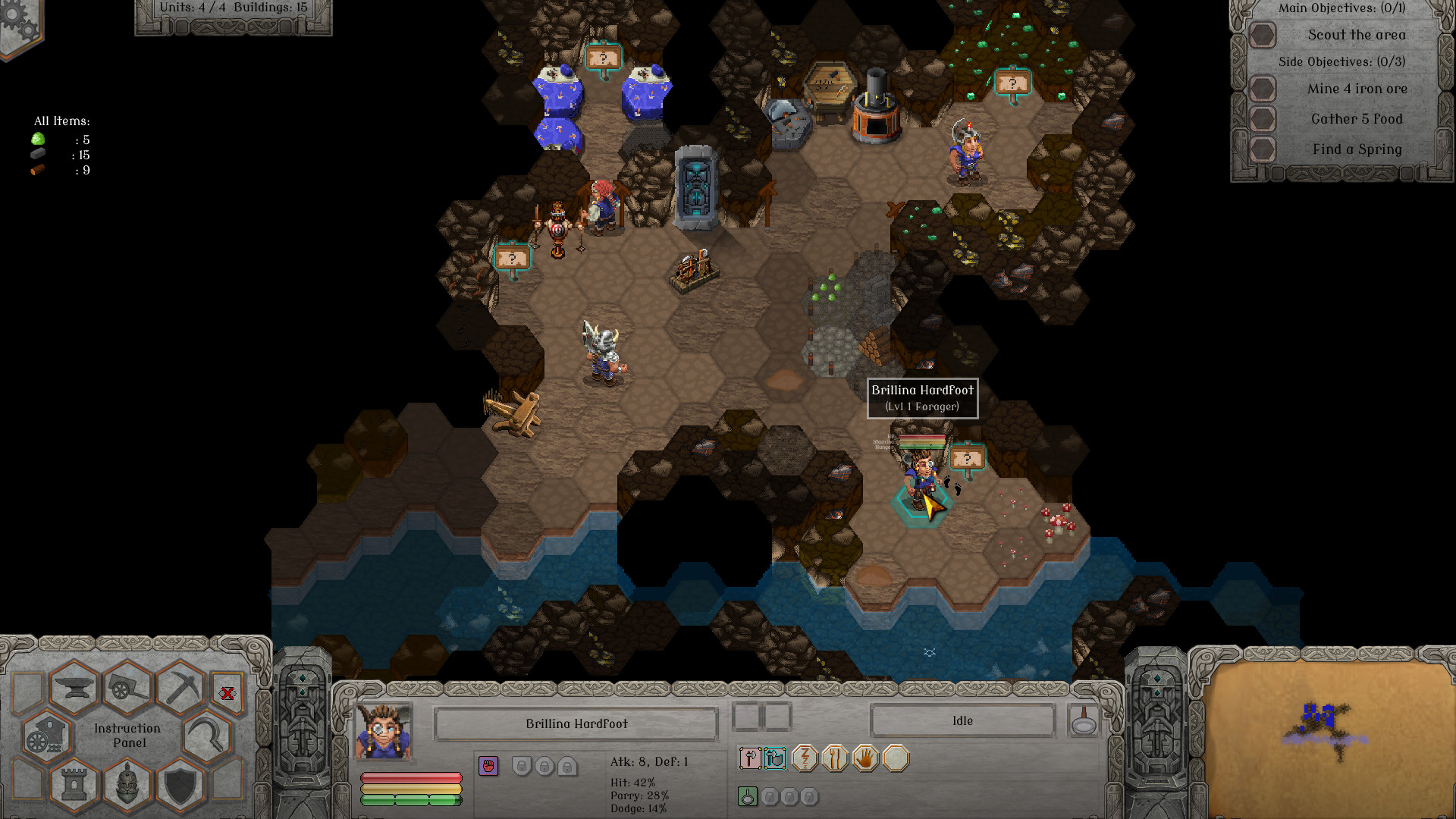Click Brillina's yellow stamina bar
Viewport: 1456px width, 819px height.
coord(413,787)
